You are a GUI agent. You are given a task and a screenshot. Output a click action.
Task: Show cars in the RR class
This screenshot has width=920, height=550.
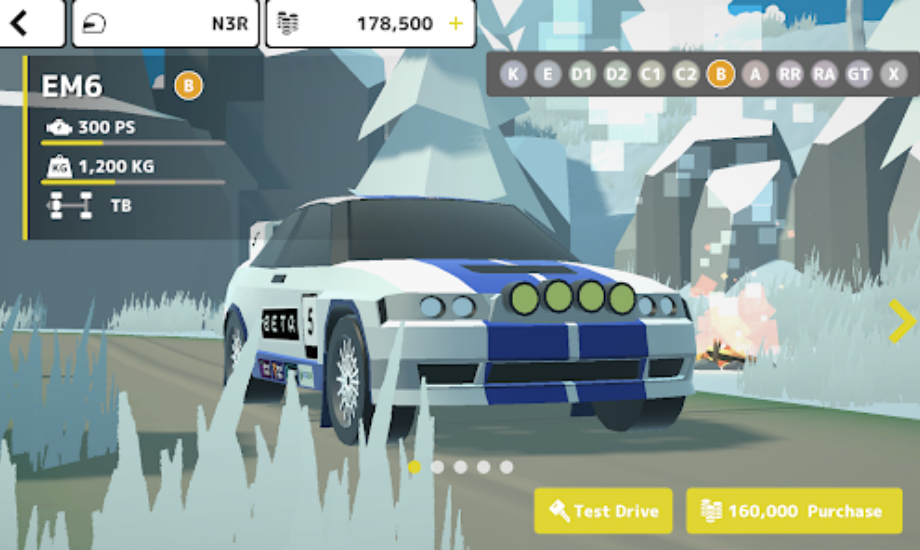coord(790,74)
